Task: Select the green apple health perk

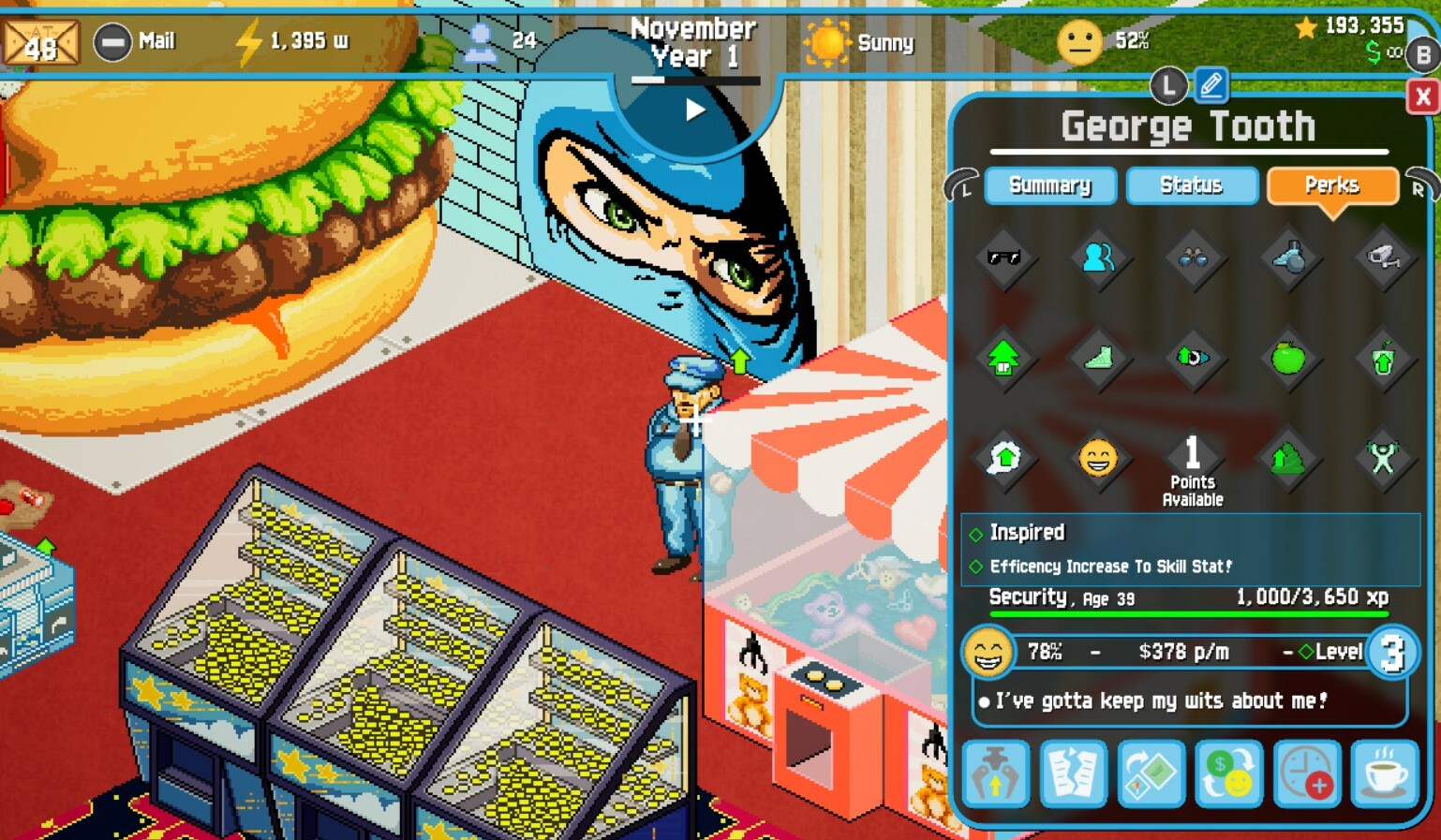Action: pos(1288,361)
